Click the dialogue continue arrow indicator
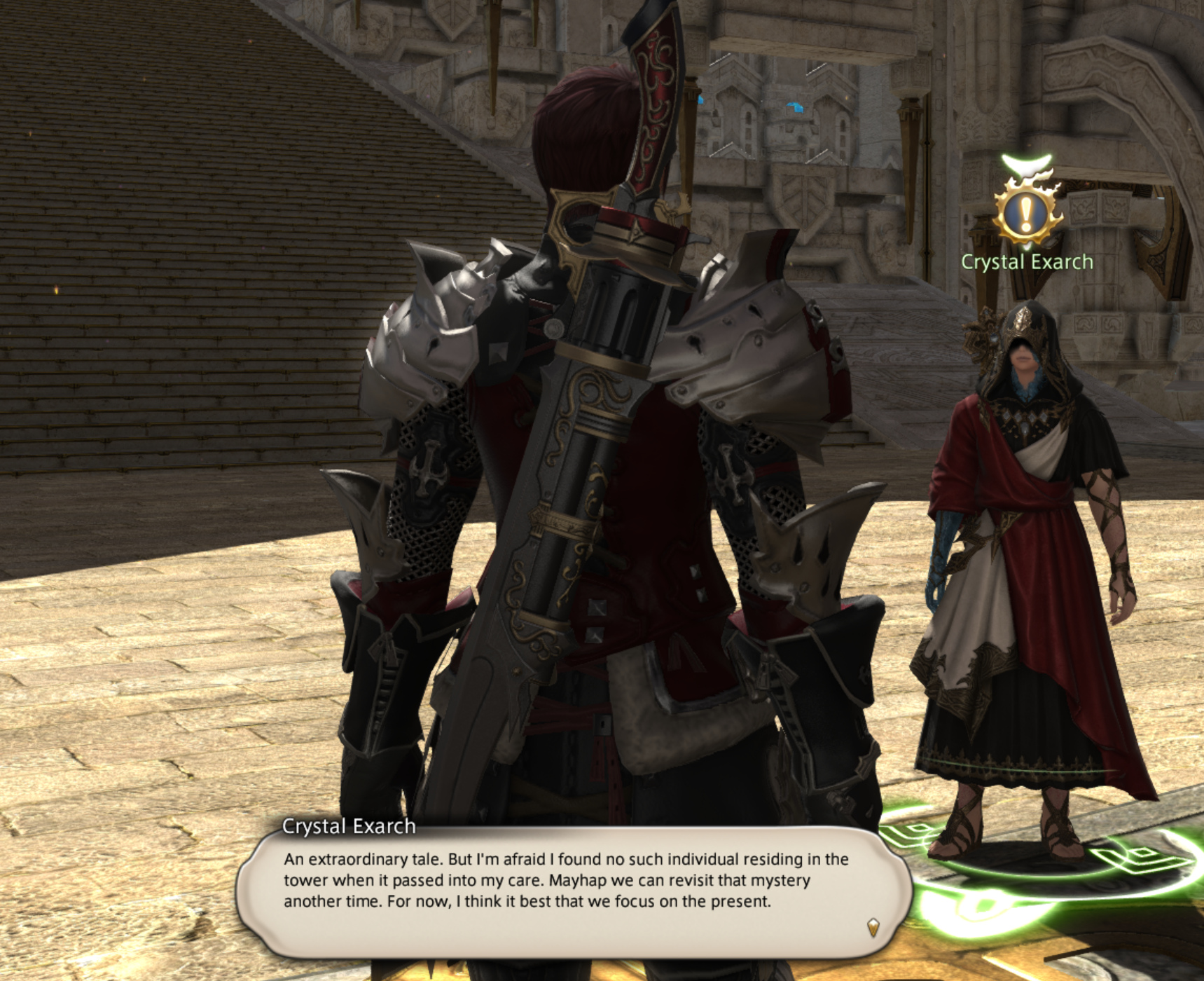Image resolution: width=1204 pixels, height=981 pixels. click(x=873, y=928)
